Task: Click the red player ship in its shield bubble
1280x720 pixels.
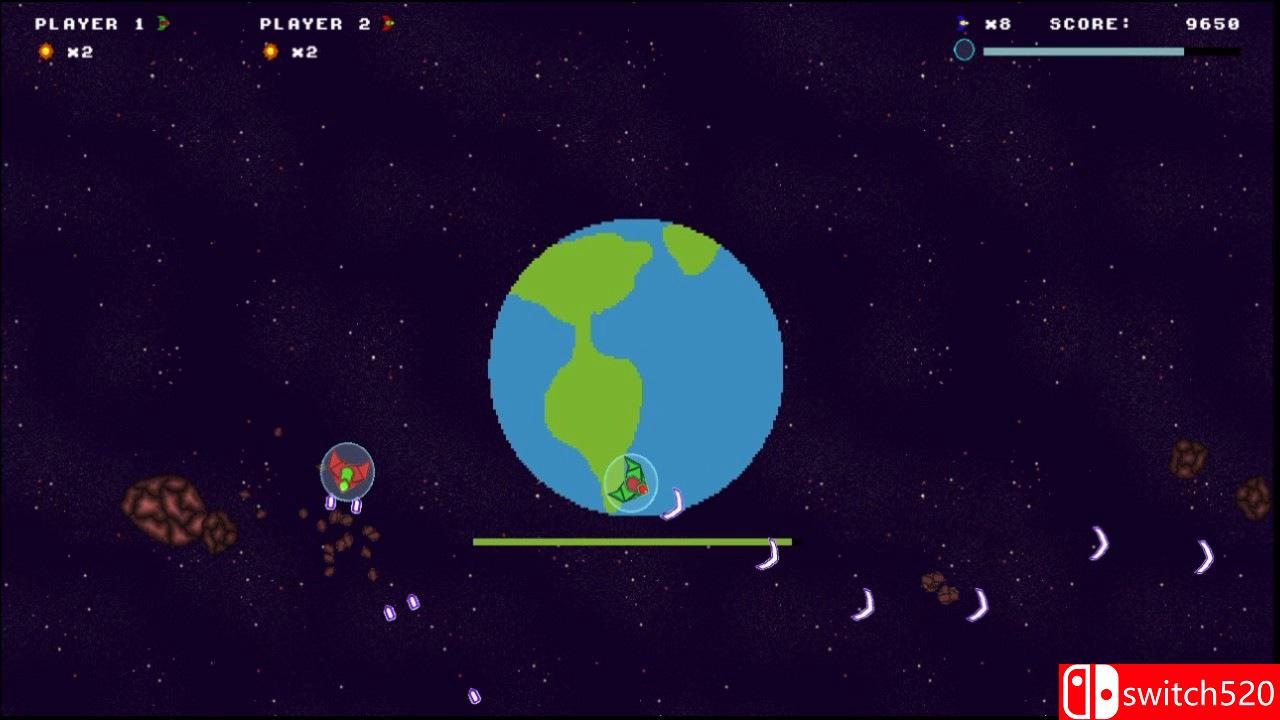Action: [x=345, y=469]
